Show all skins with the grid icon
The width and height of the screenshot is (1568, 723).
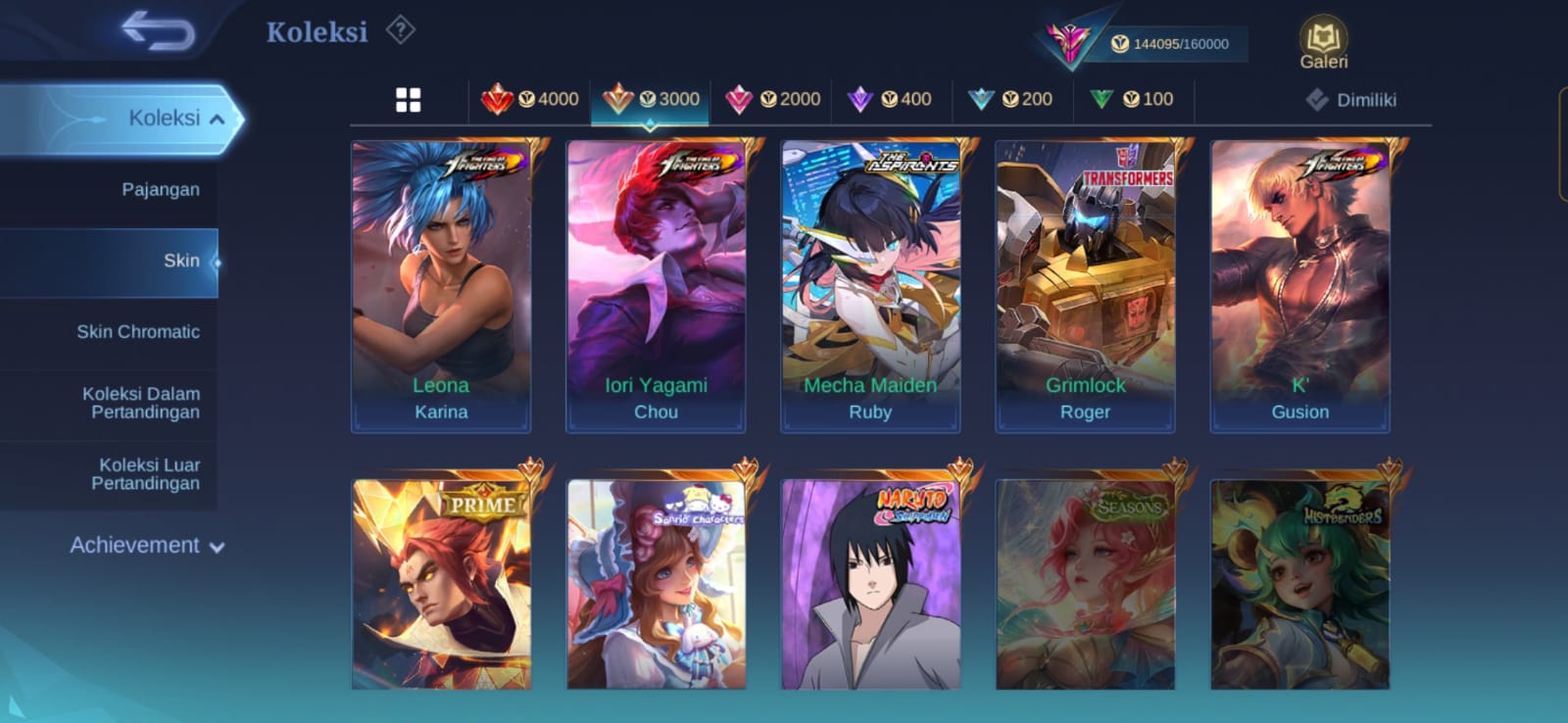408,100
